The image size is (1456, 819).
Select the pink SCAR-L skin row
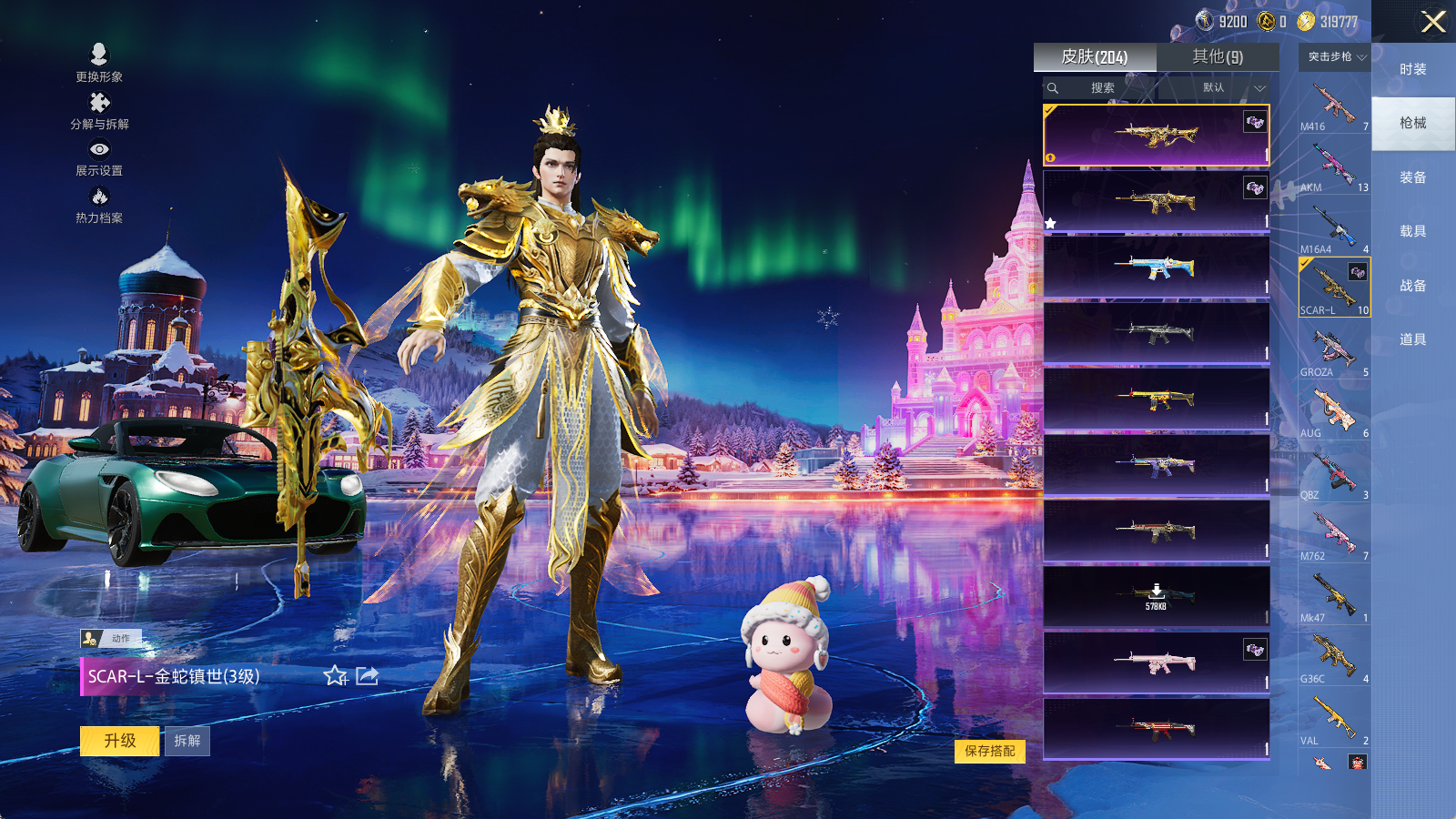click(x=1156, y=662)
